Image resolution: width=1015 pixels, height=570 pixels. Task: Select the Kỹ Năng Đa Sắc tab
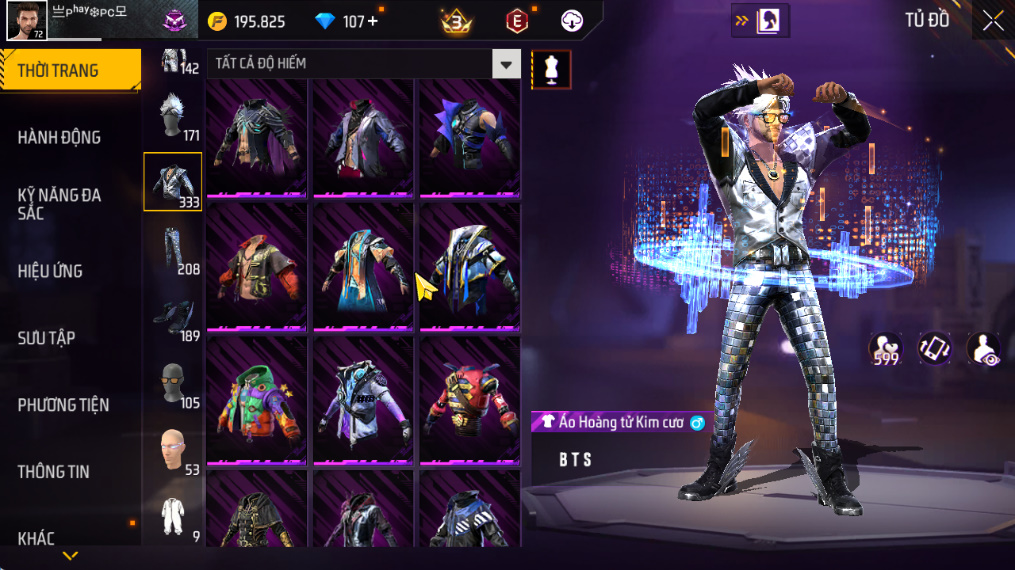click(x=60, y=204)
